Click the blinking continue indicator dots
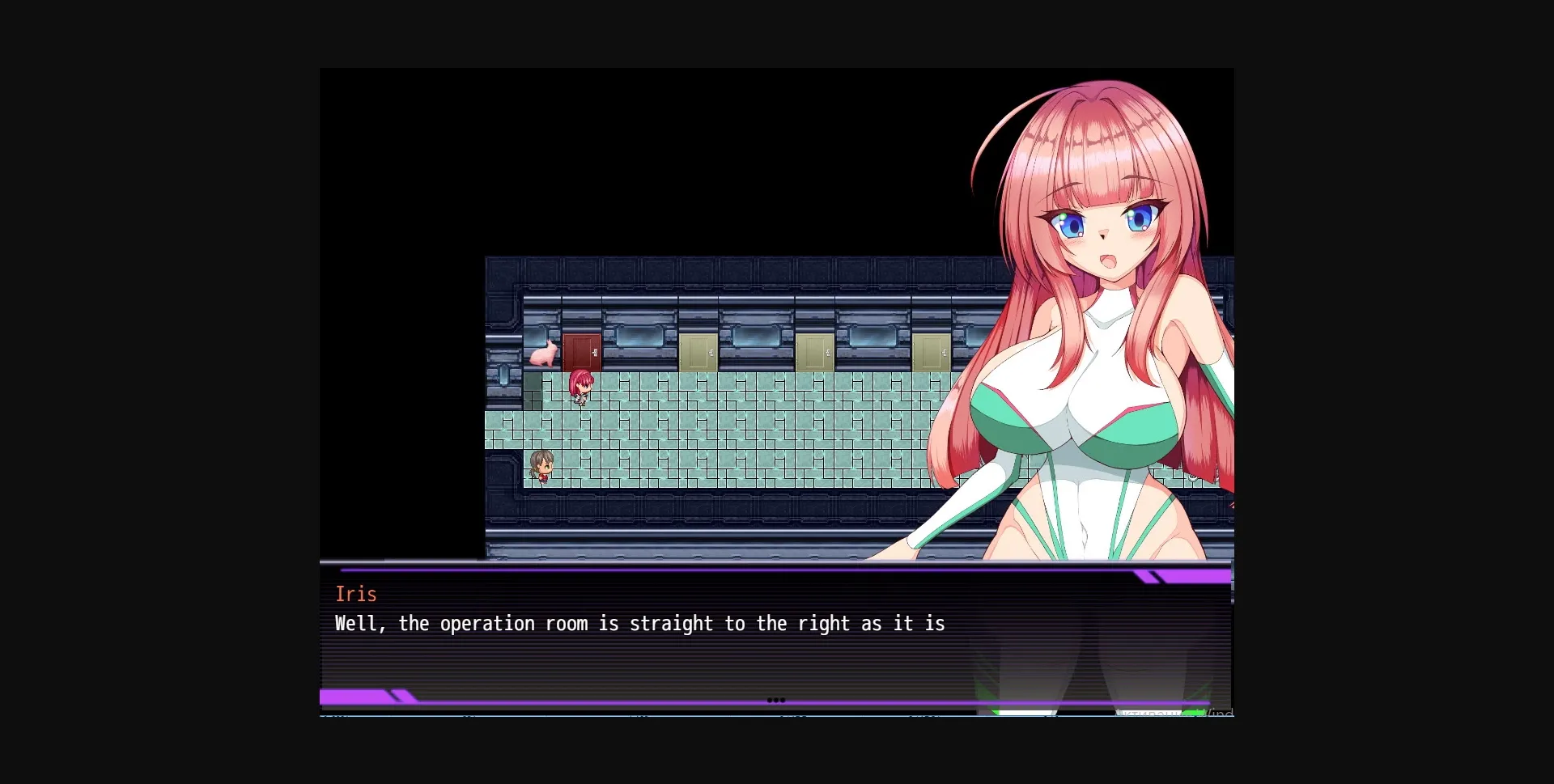Screen dimensions: 1554x784 [776, 701]
